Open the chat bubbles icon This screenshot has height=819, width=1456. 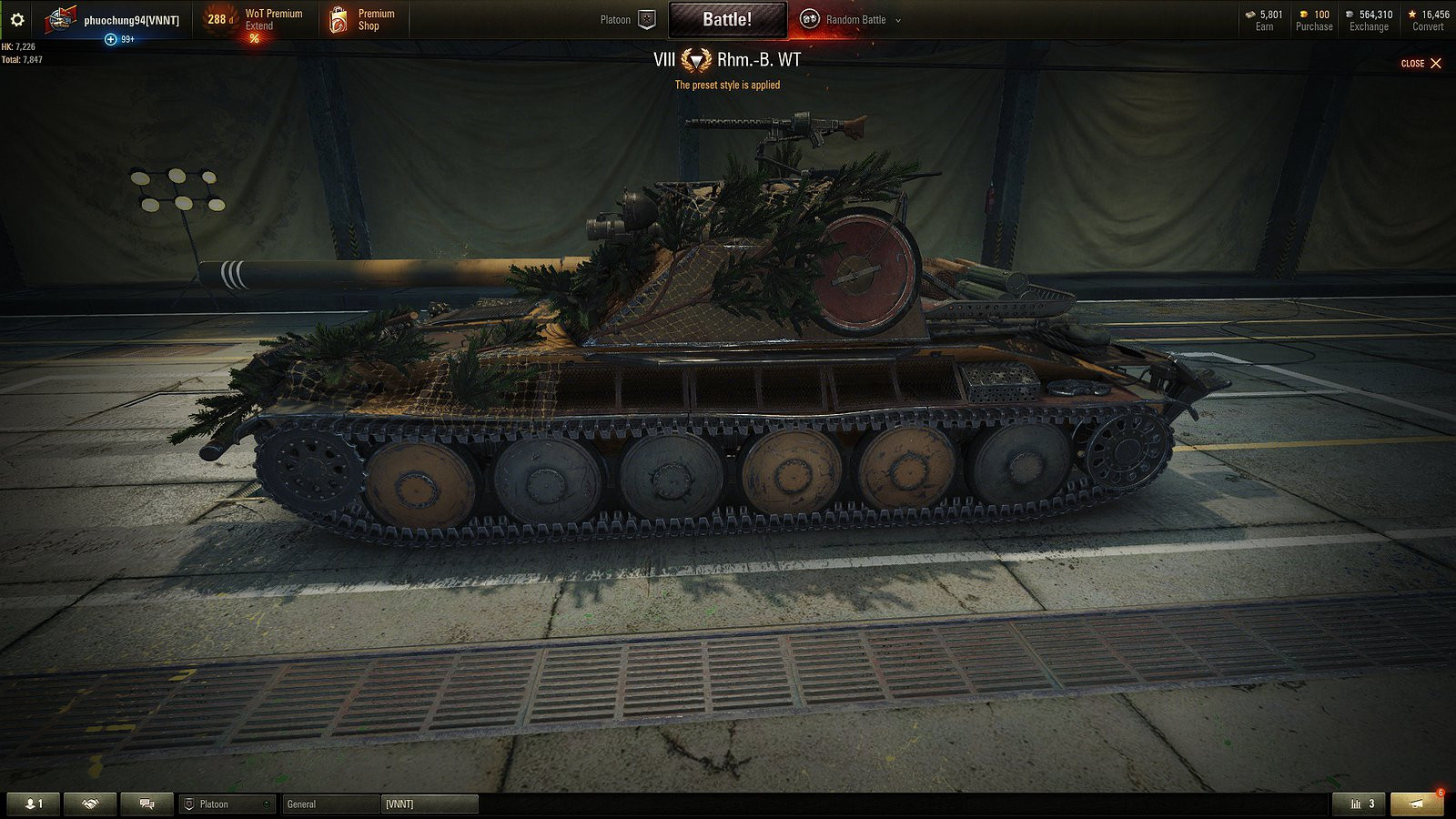[146, 804]
